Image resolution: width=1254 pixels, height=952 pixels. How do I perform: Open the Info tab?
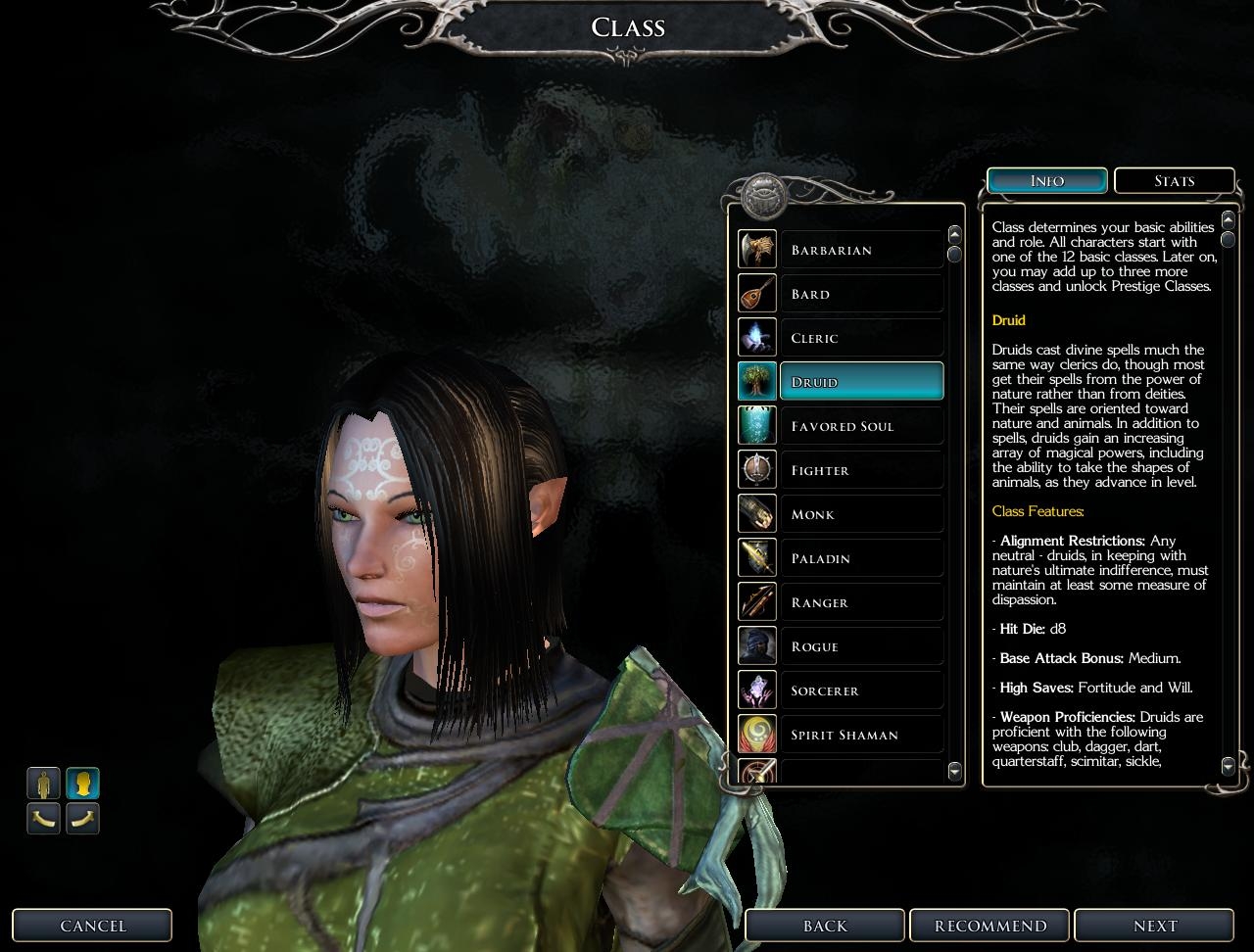1046,181
